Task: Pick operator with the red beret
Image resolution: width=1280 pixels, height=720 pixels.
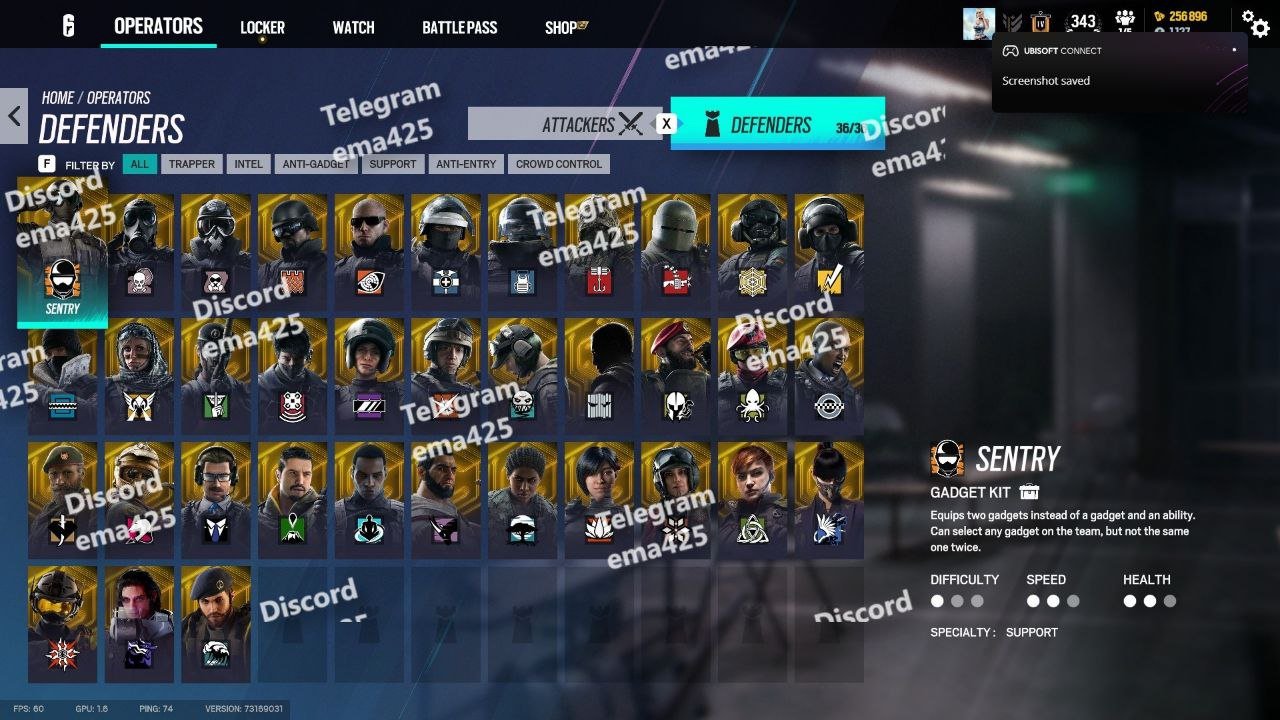Action: (x=675, y=374)
